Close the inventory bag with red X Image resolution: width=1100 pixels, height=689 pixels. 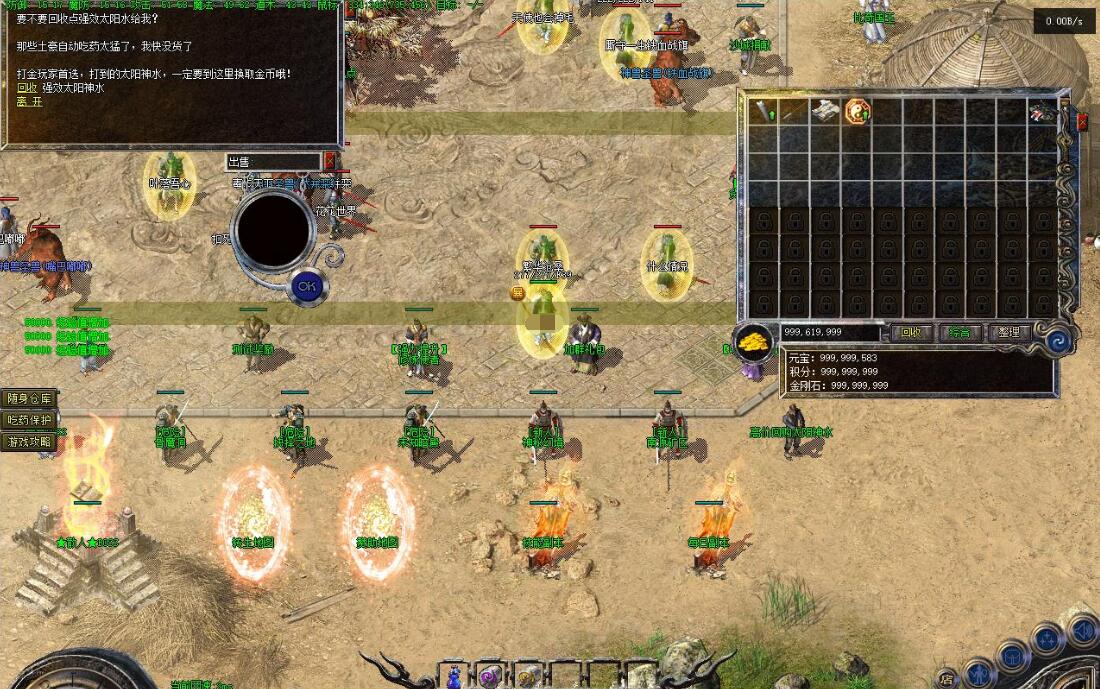[1082, 122]
